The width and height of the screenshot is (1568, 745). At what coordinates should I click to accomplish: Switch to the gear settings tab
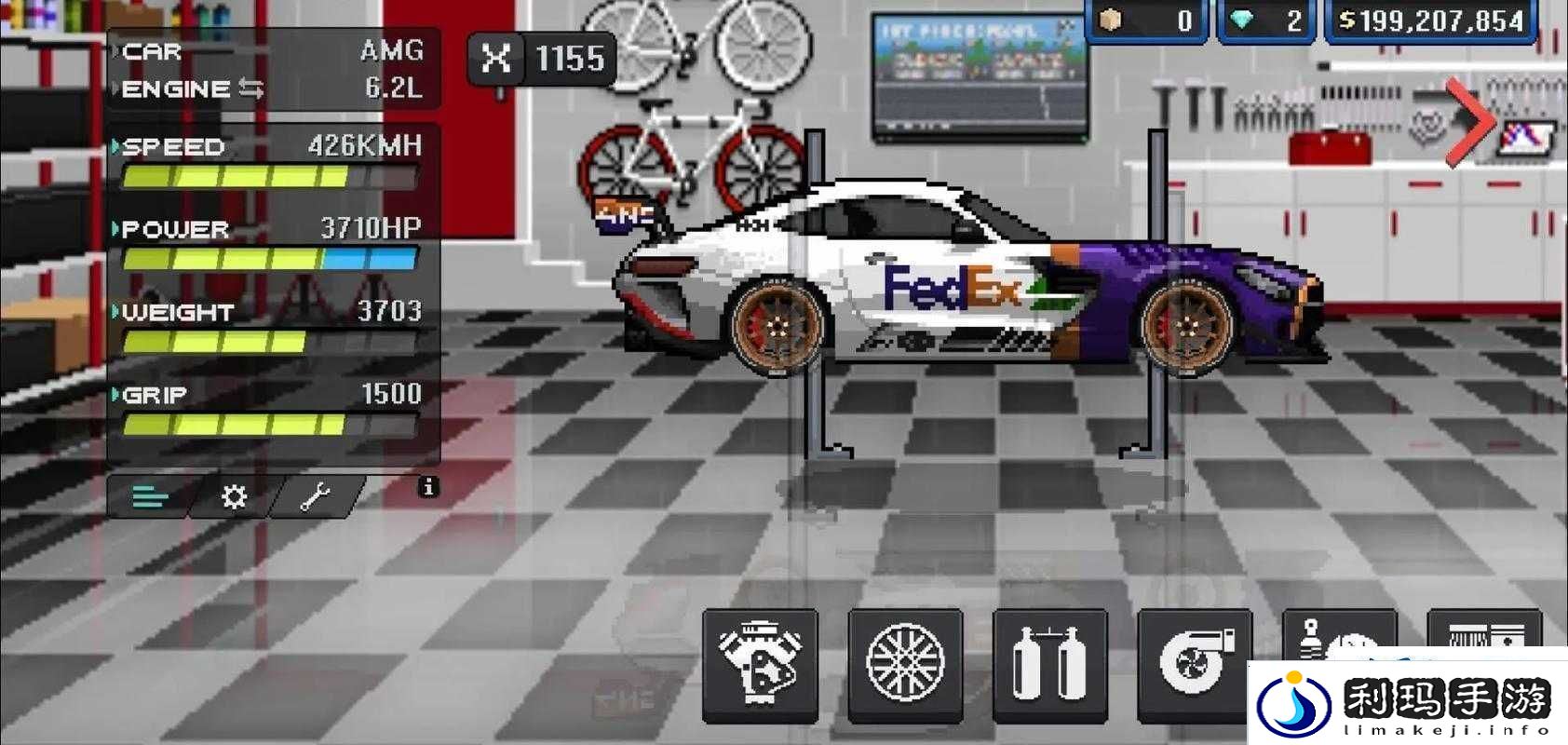click(234, 496)
